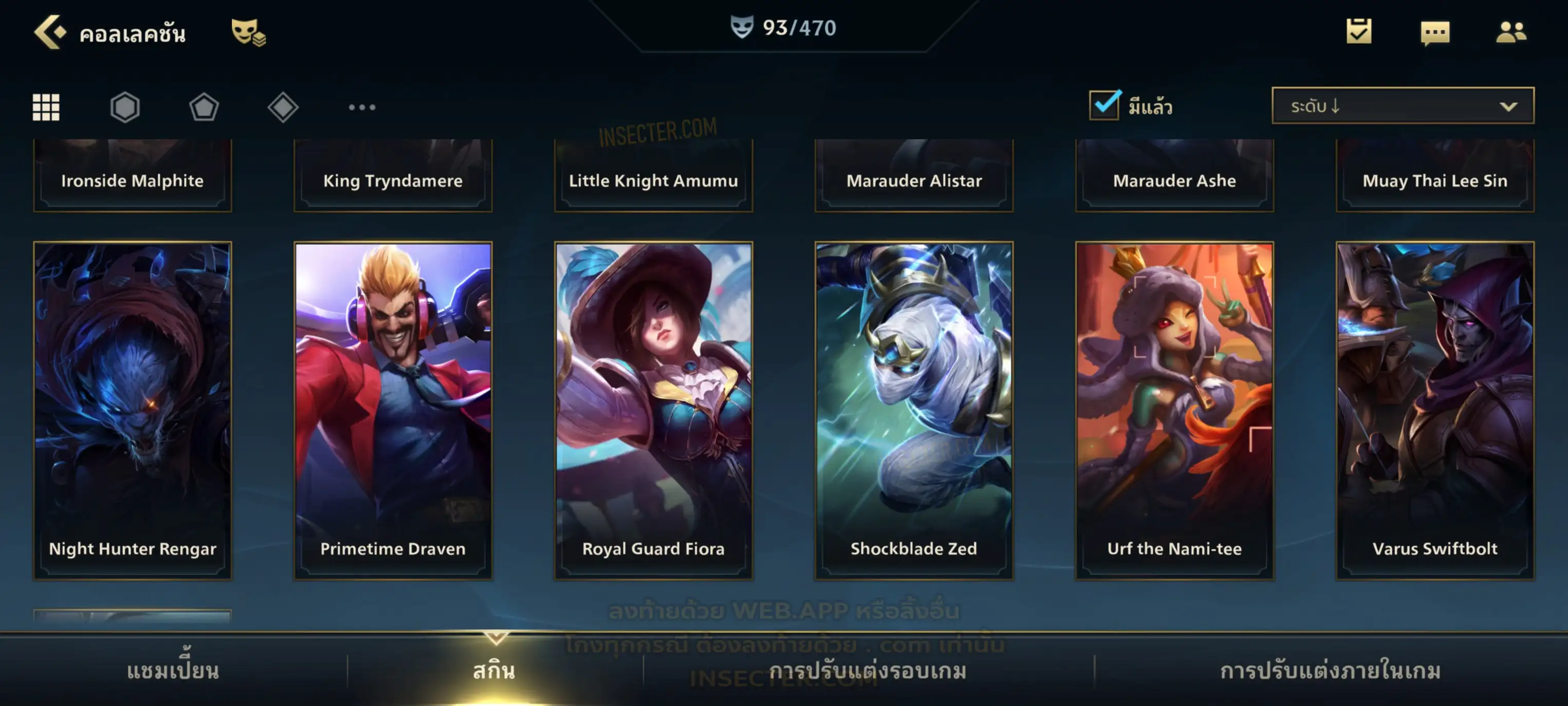Filter skins by diamond rarity
The width and height of the screenshot is (1568, 706).
pyautogui.click(x=283, y=107)
